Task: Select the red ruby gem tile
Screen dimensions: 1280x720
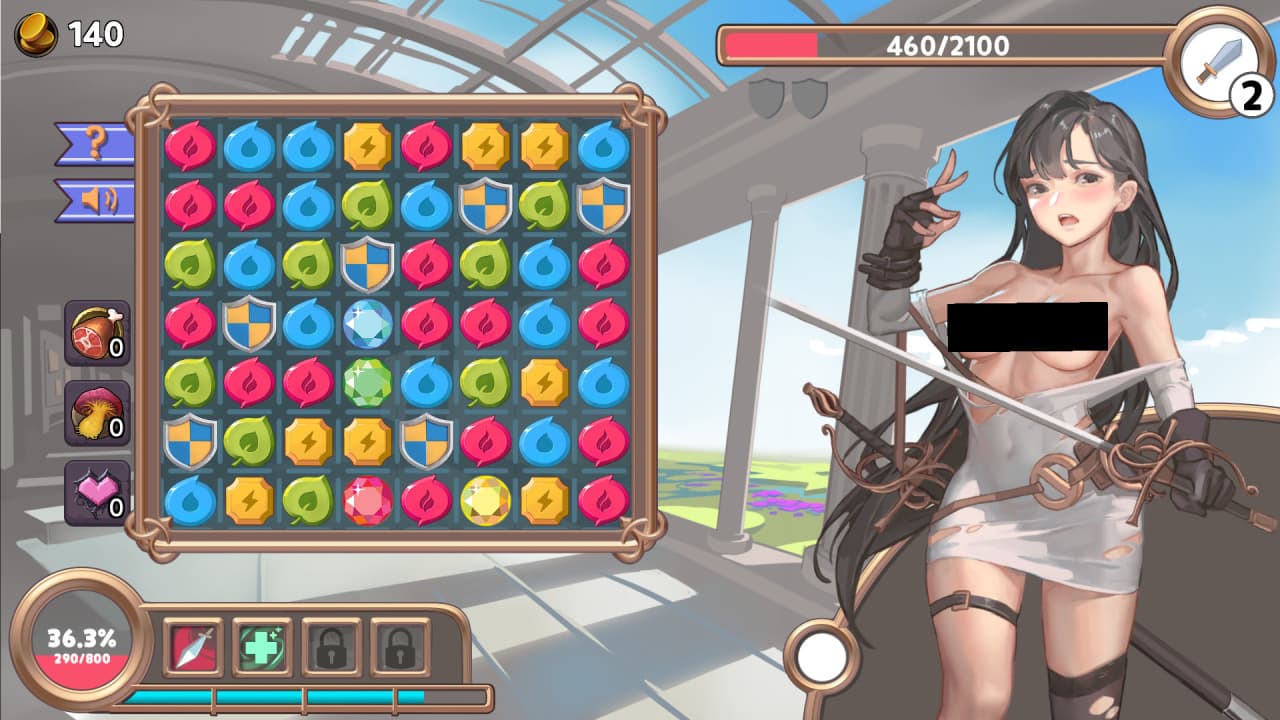Action: (x=368, y=501)
